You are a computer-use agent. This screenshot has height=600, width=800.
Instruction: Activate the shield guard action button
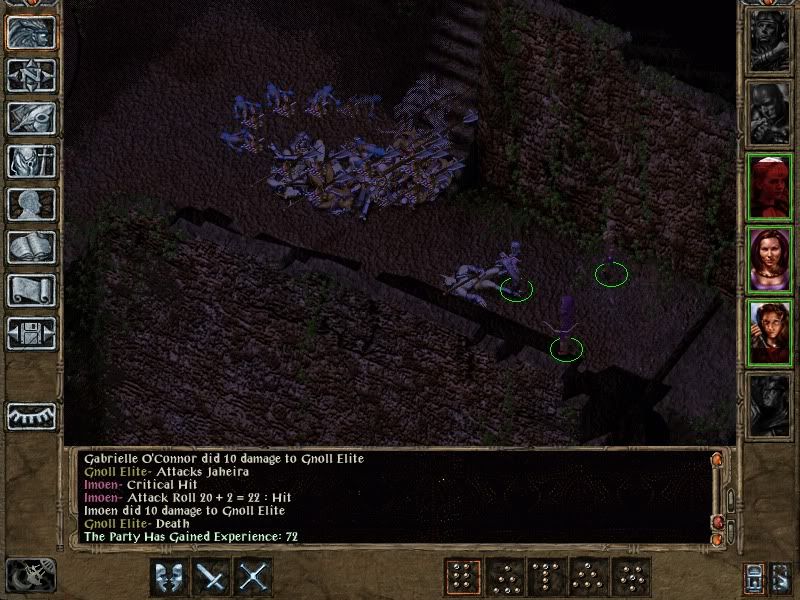(x=169, y=577)
